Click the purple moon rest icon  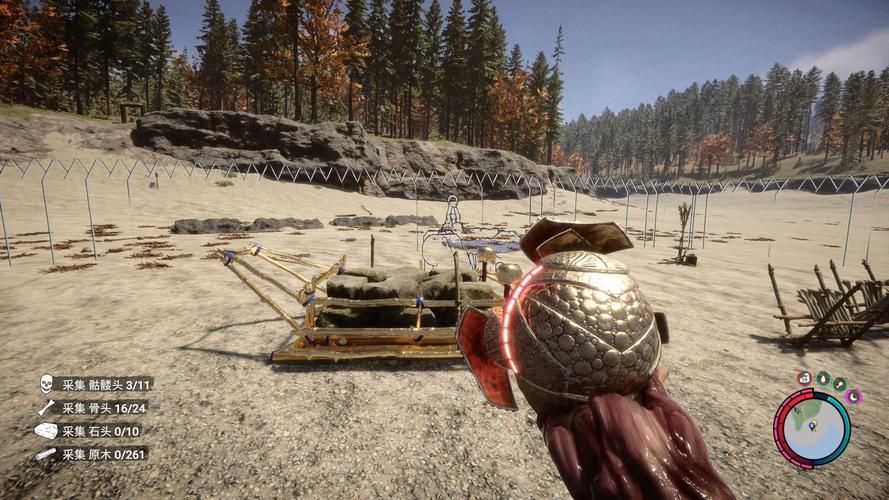click(x=853, y=397)
